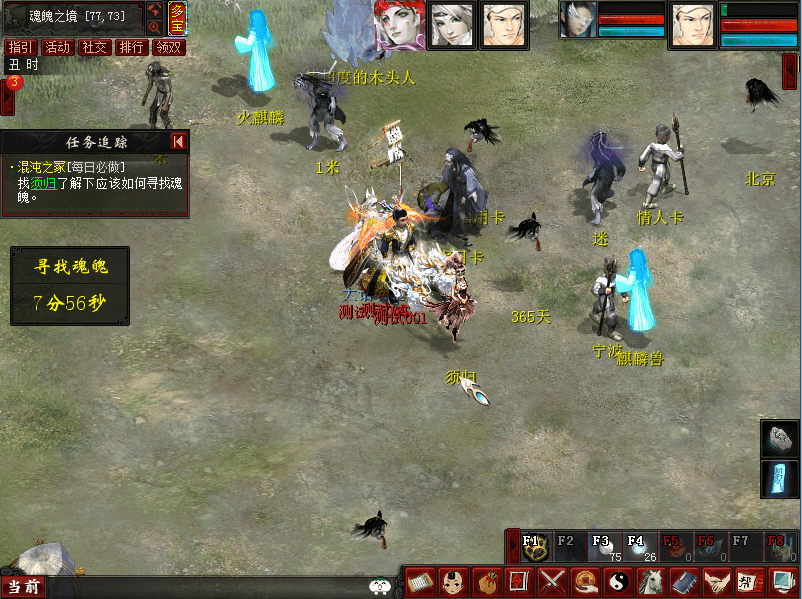Open the crossed swords combat menu
Viewport: 802px width, 599px height.
point(553,581)
